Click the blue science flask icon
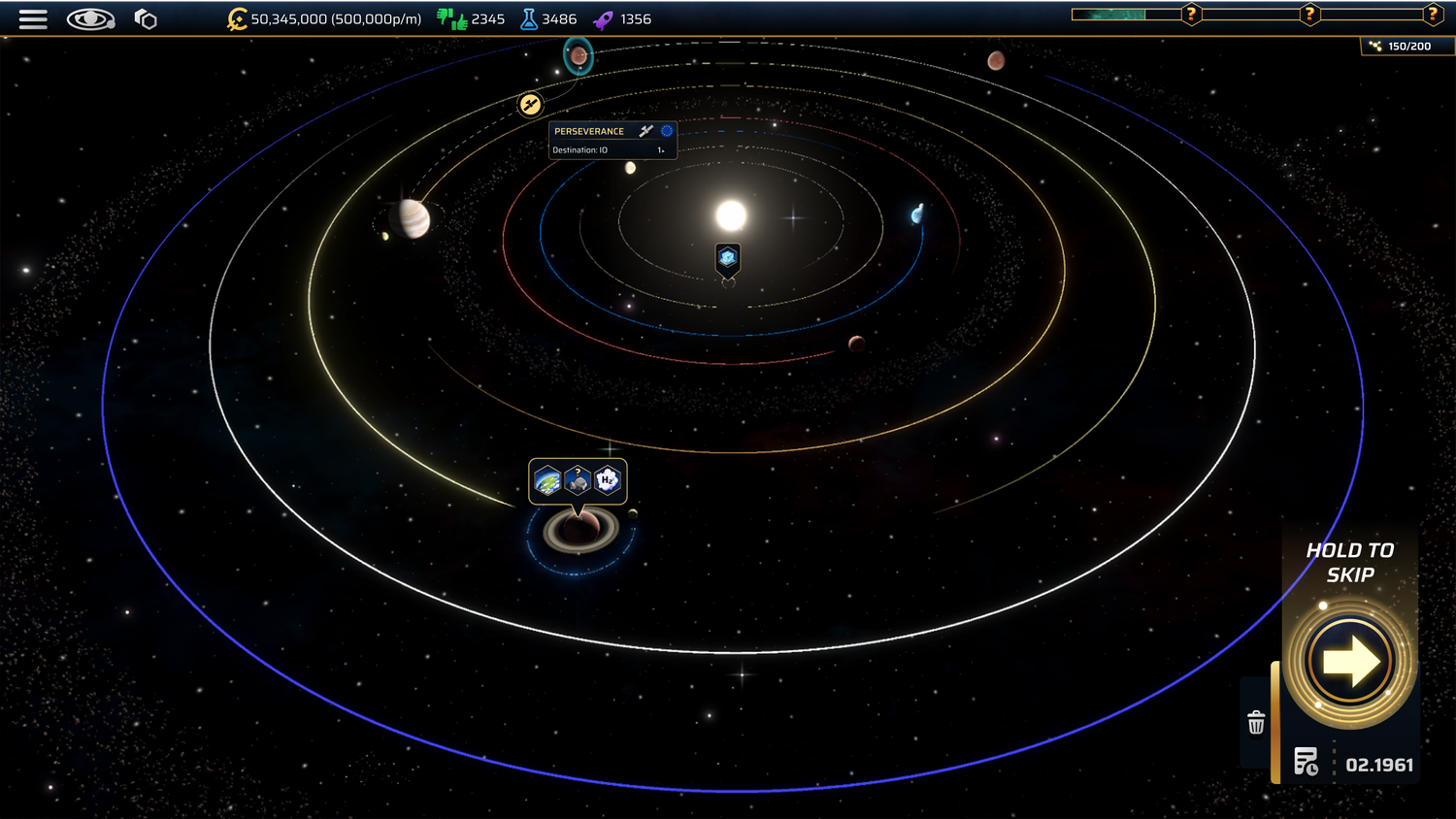The width and height of the screenshot is (1456, 819). tap(529, 19)
